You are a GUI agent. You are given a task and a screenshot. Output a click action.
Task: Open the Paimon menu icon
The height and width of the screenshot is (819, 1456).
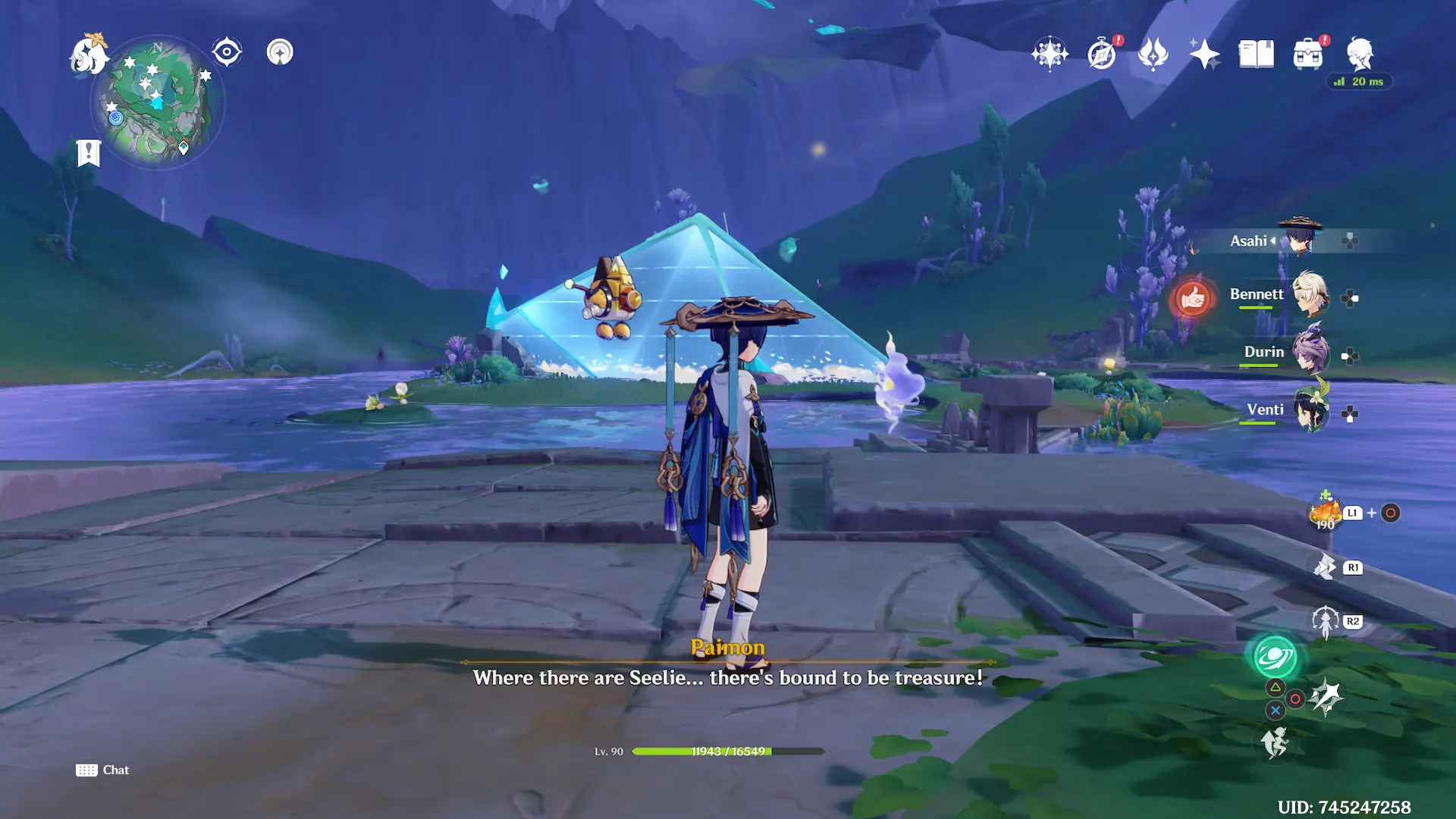tap(89, 55)
